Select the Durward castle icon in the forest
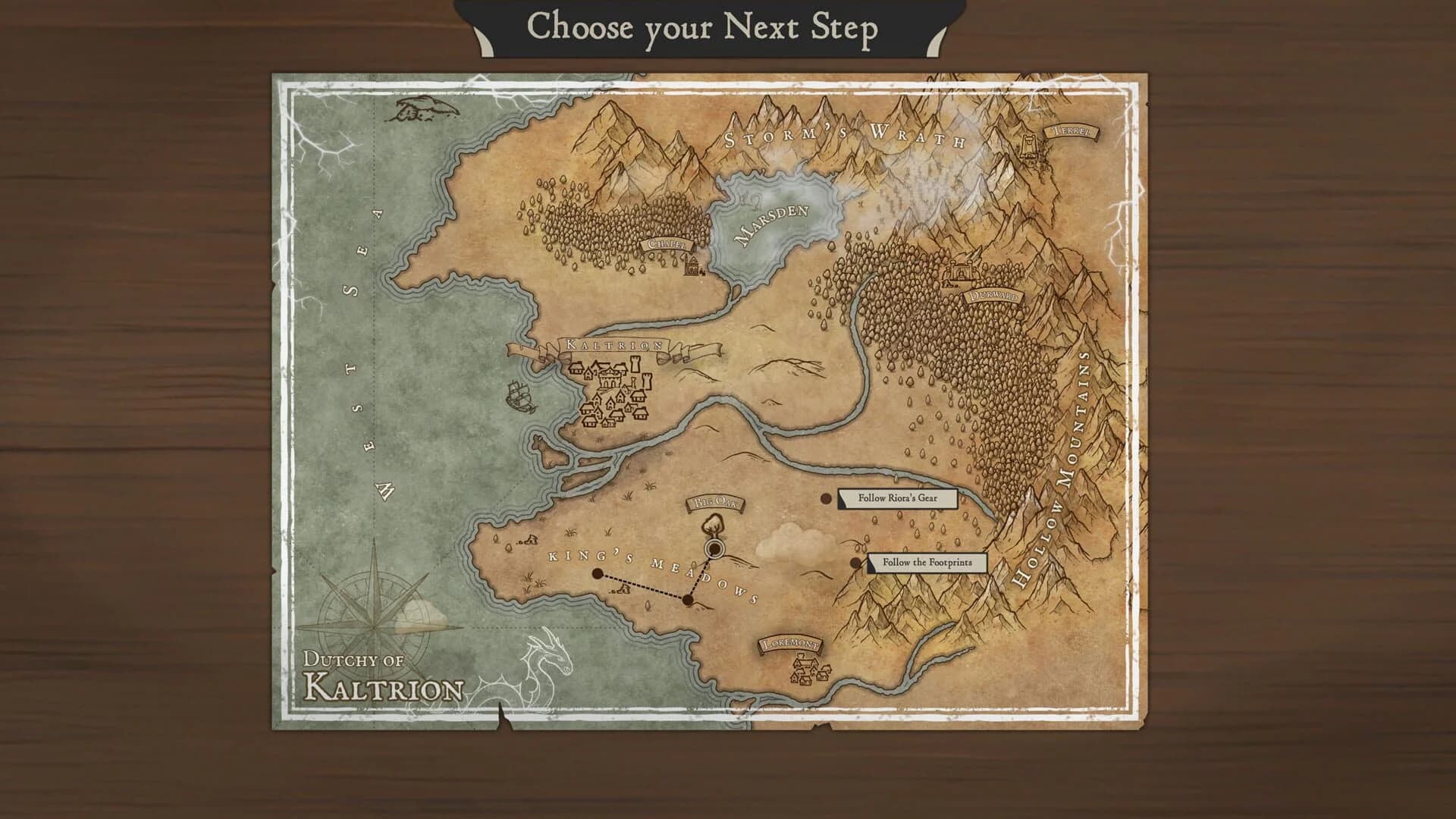Screen dimensions: 1456x819 click(962, 272)
